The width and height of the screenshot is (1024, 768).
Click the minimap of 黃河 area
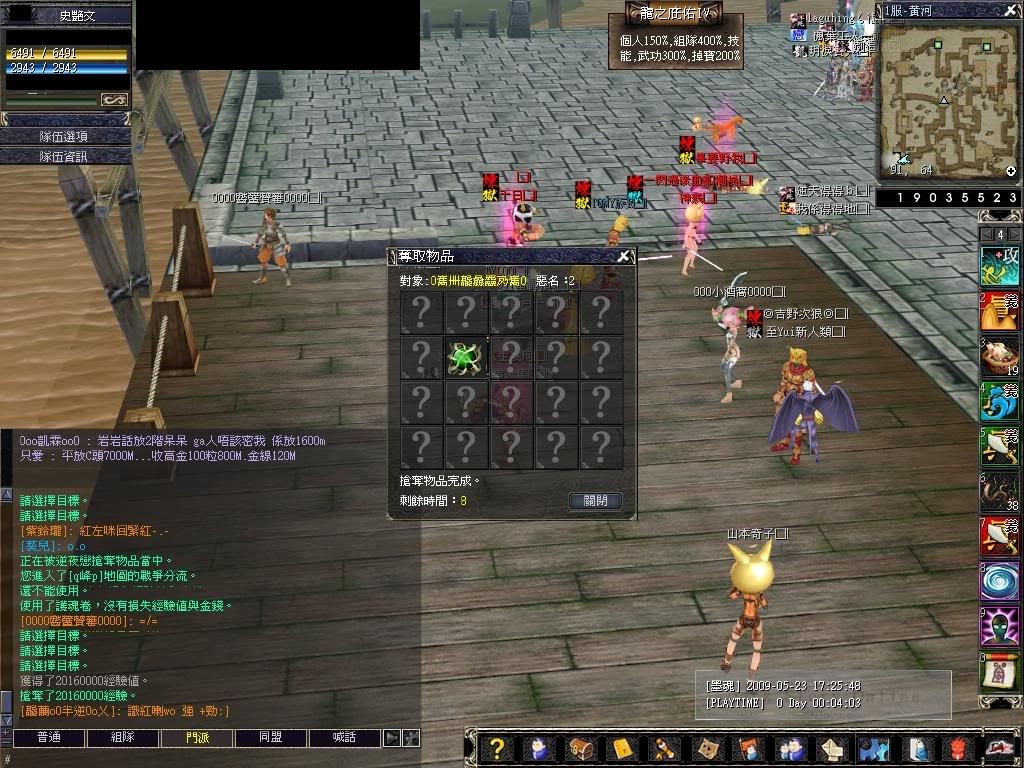pyautogui.click(x=948, y=100)
